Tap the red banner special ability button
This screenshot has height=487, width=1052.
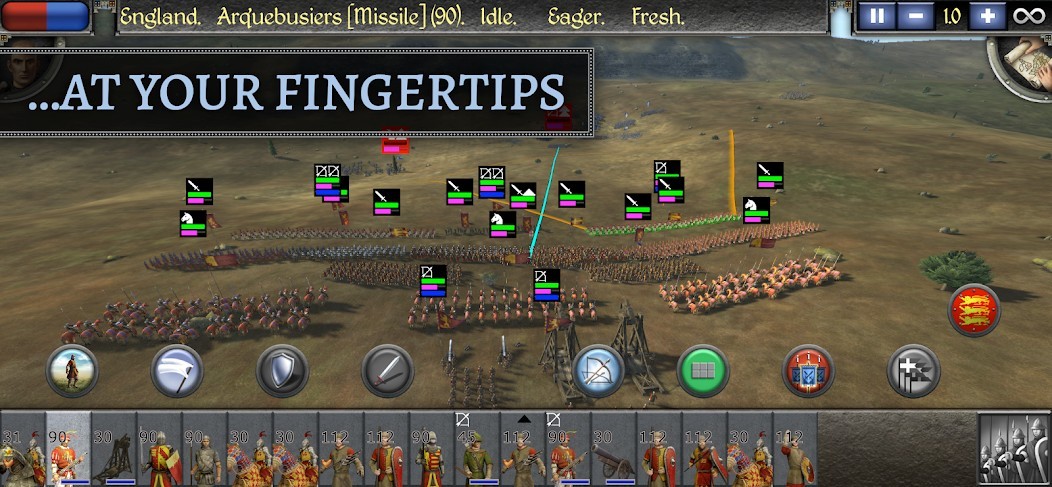(x=808, y=372)
